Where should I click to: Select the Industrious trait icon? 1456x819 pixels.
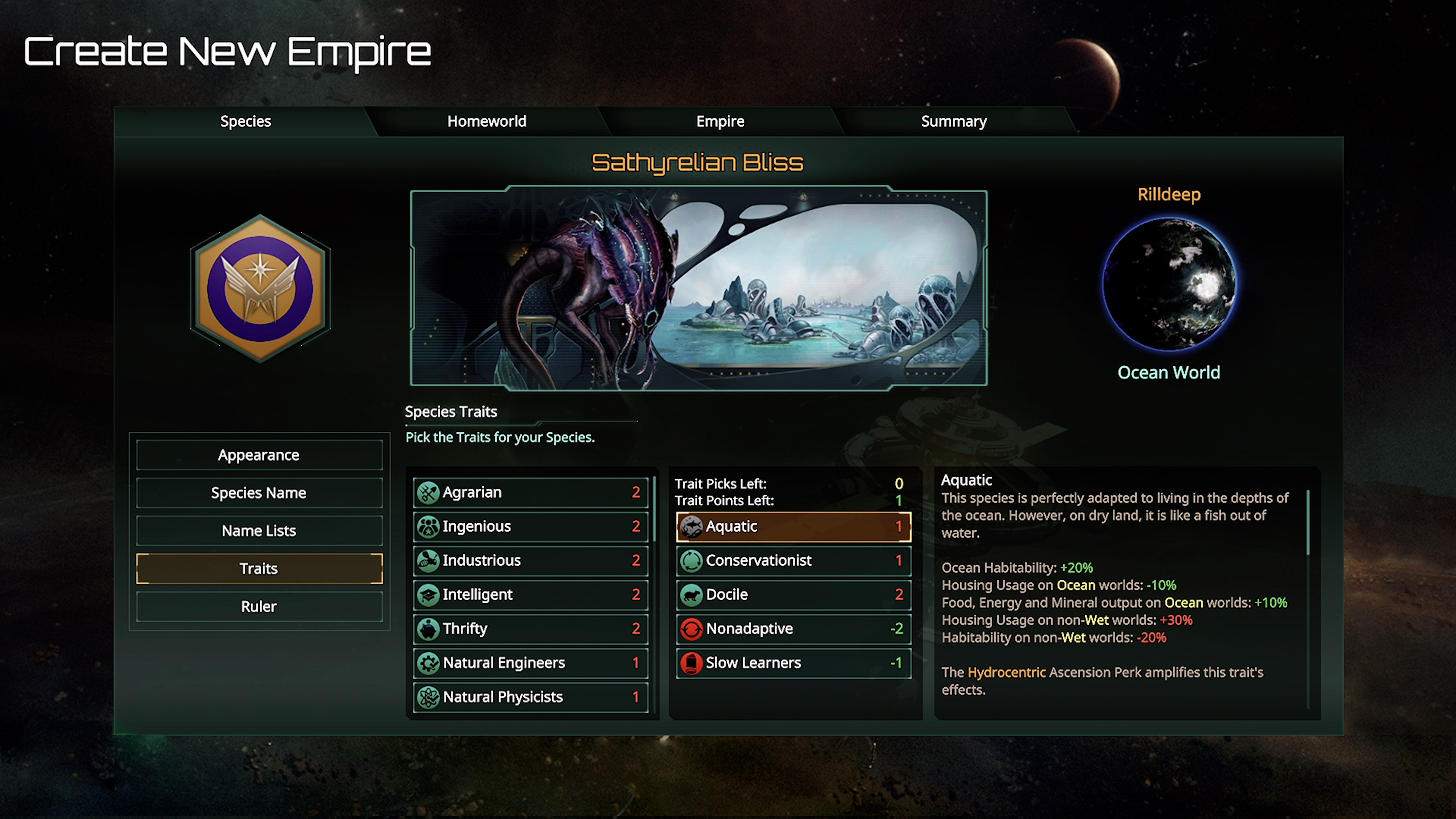428,560
